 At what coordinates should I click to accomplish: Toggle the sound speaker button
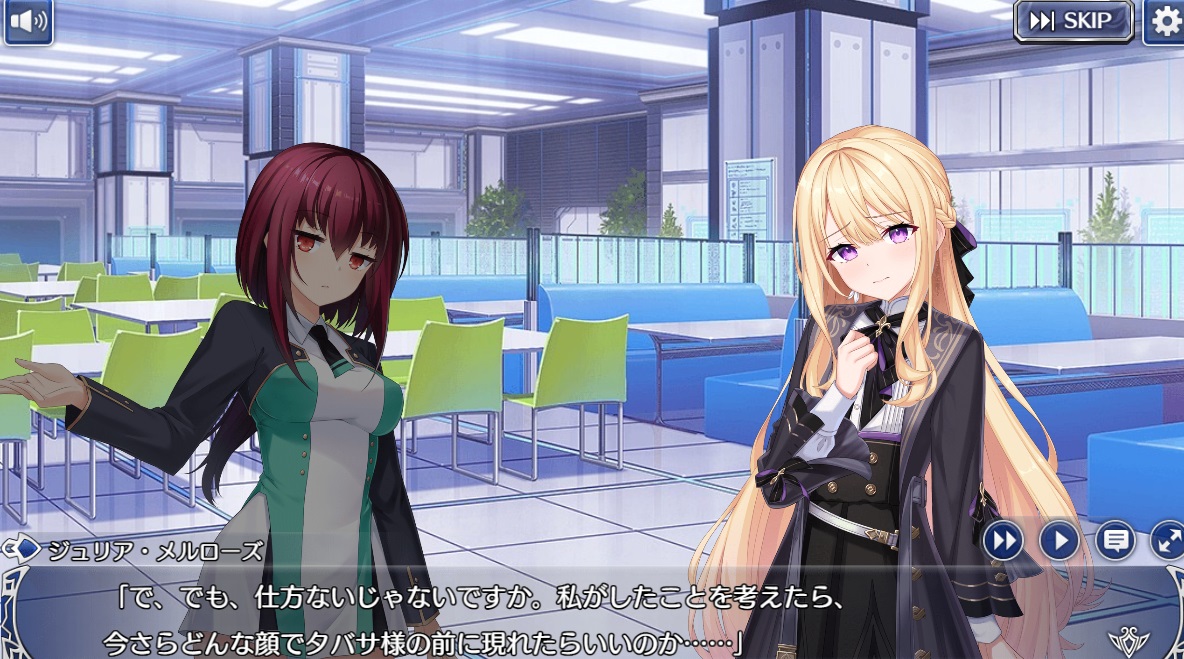28,23
